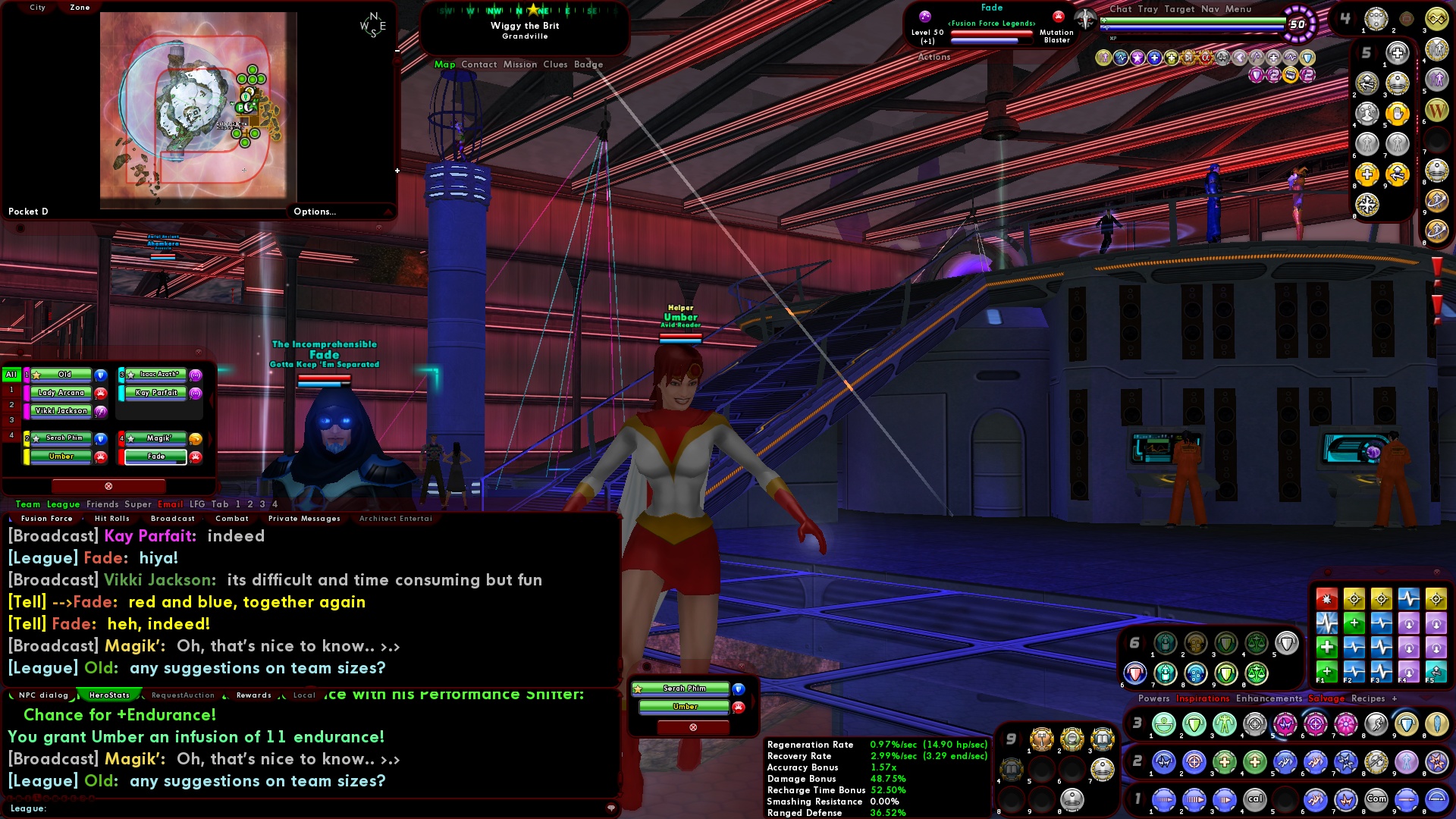Click the "Com" macro icon in tray 1
Screen dimensions: 1456x819
(1376, 799)
